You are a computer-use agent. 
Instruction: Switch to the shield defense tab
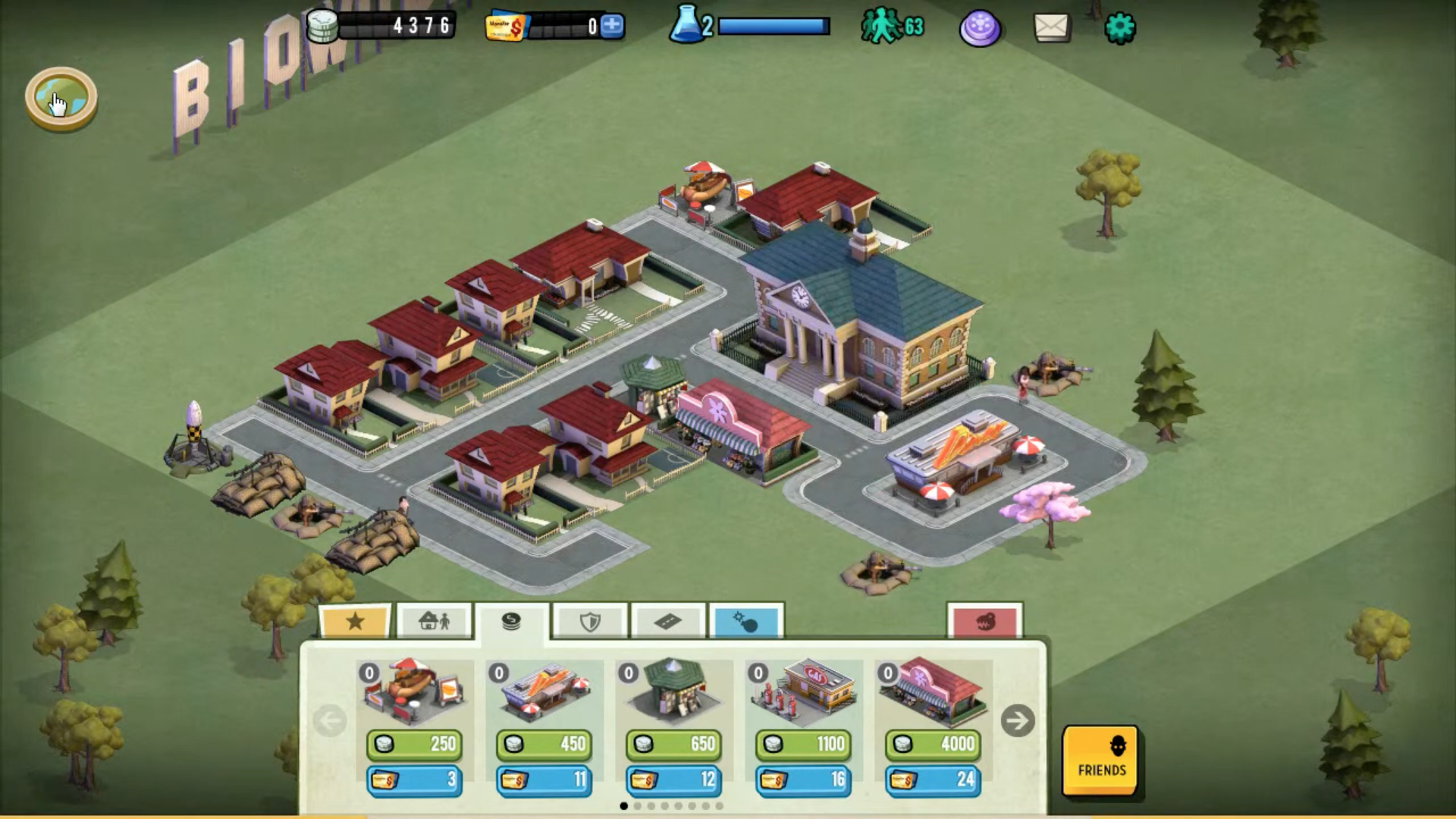coord(590,622)
